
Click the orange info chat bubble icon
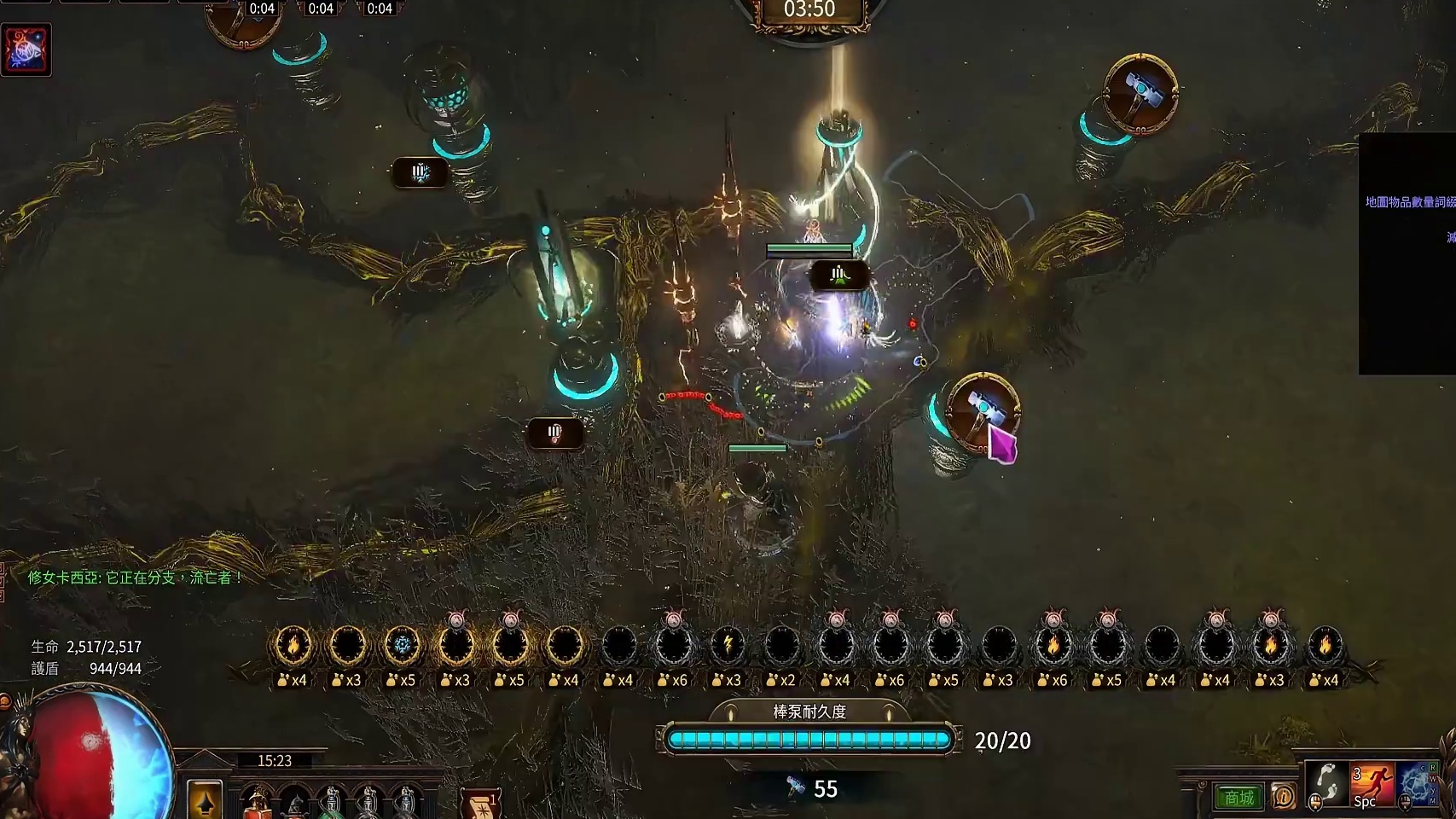tap(1283, 797)
